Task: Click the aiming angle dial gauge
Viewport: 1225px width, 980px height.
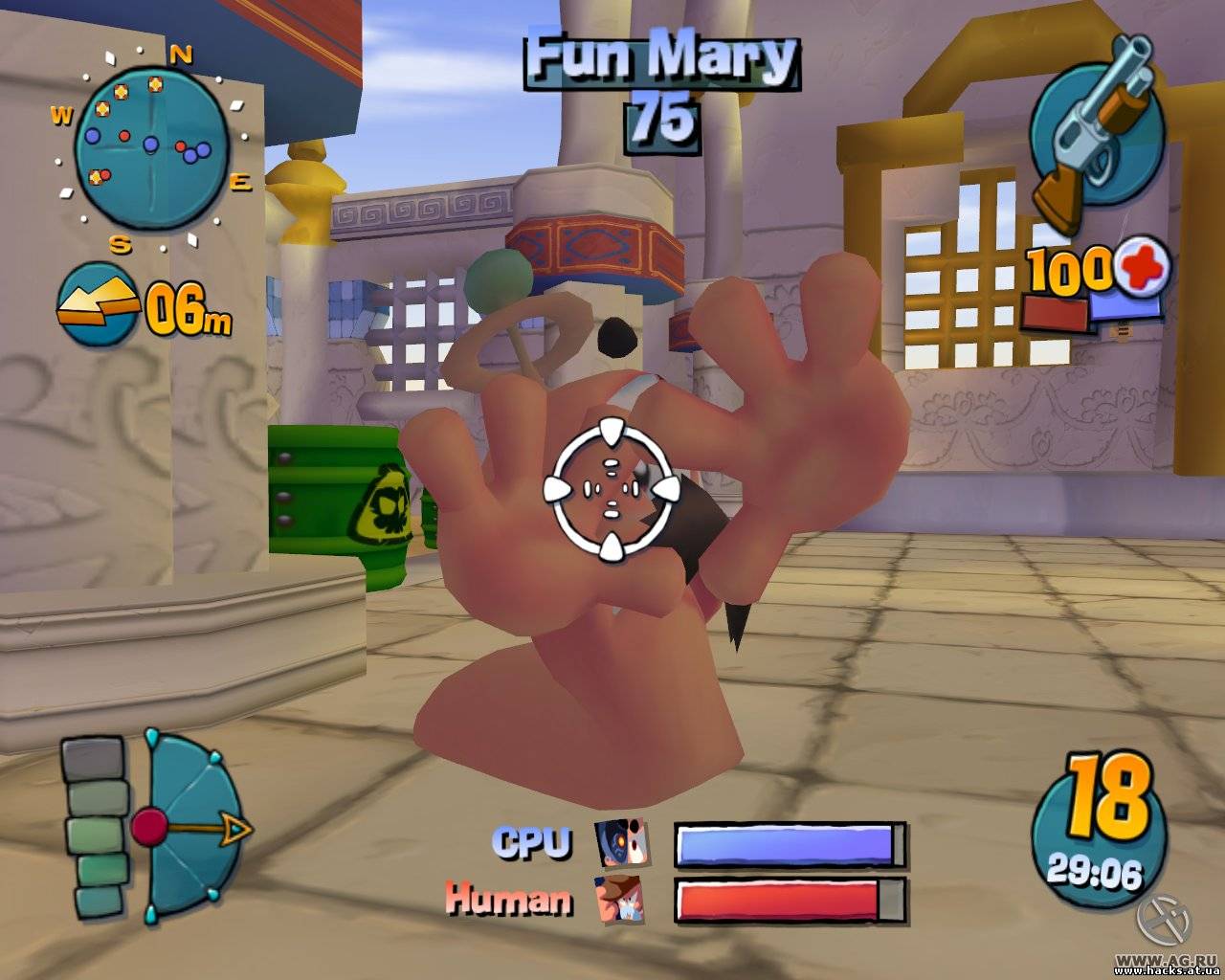Action: (191, 826)
